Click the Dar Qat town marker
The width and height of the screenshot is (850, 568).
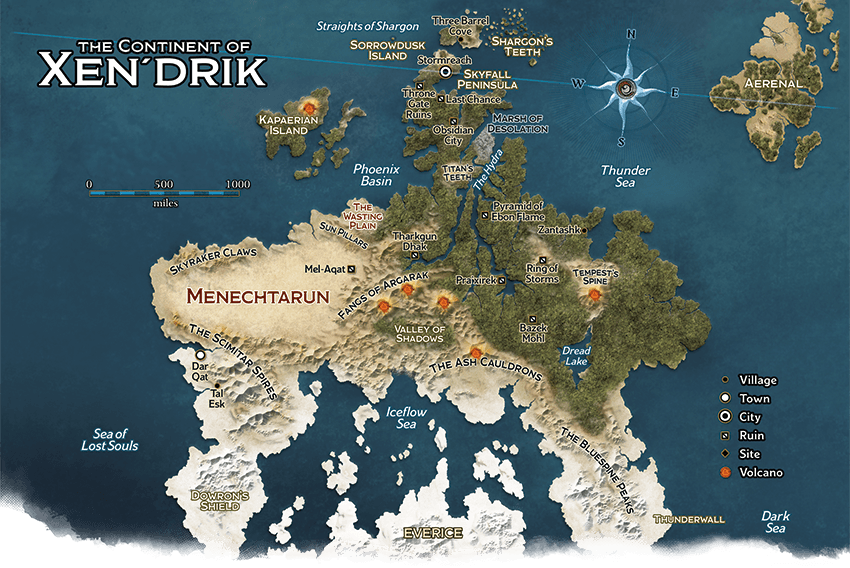pyautogui.click(x=200, y=355)
